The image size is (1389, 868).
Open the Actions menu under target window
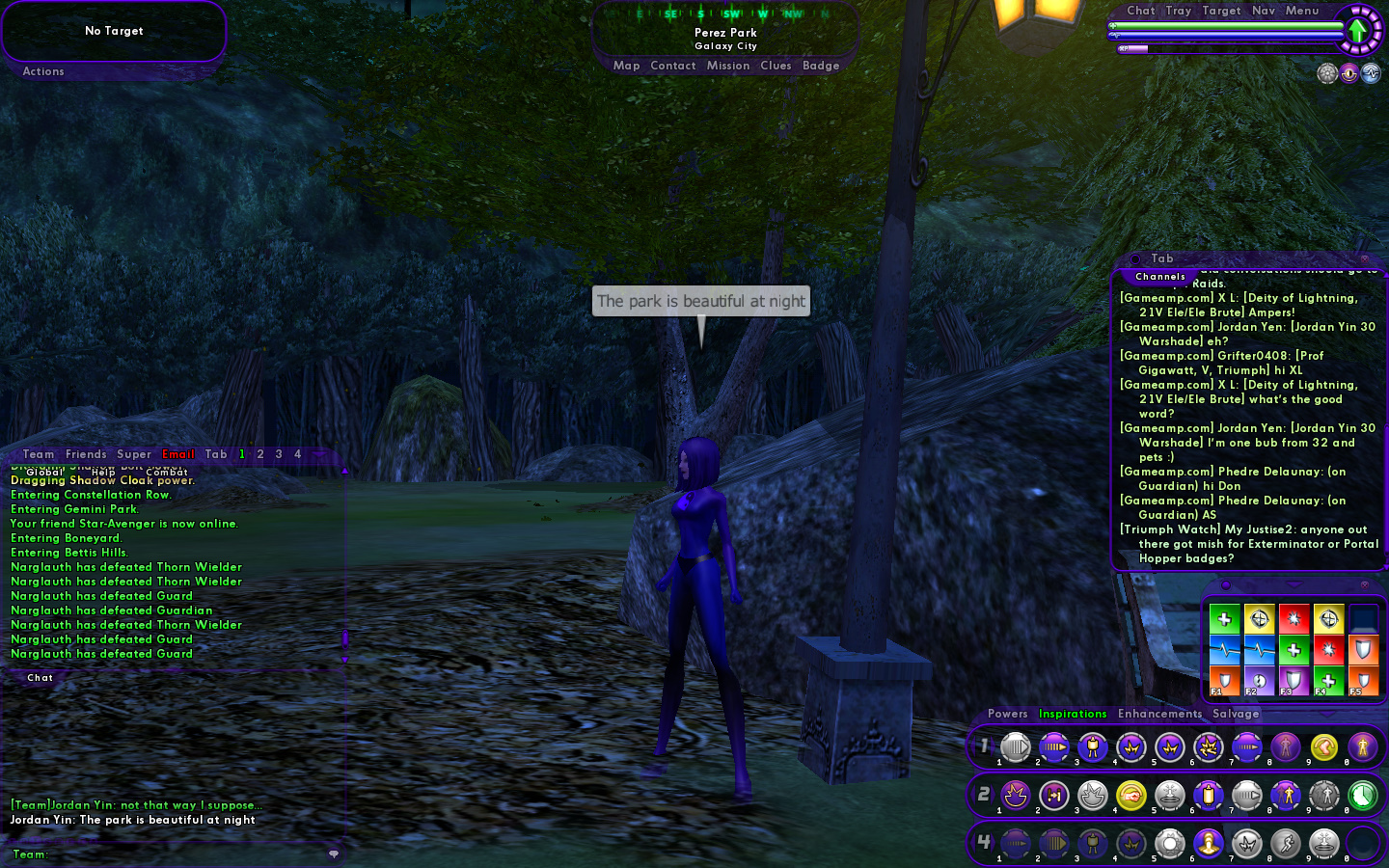(43, 71)
